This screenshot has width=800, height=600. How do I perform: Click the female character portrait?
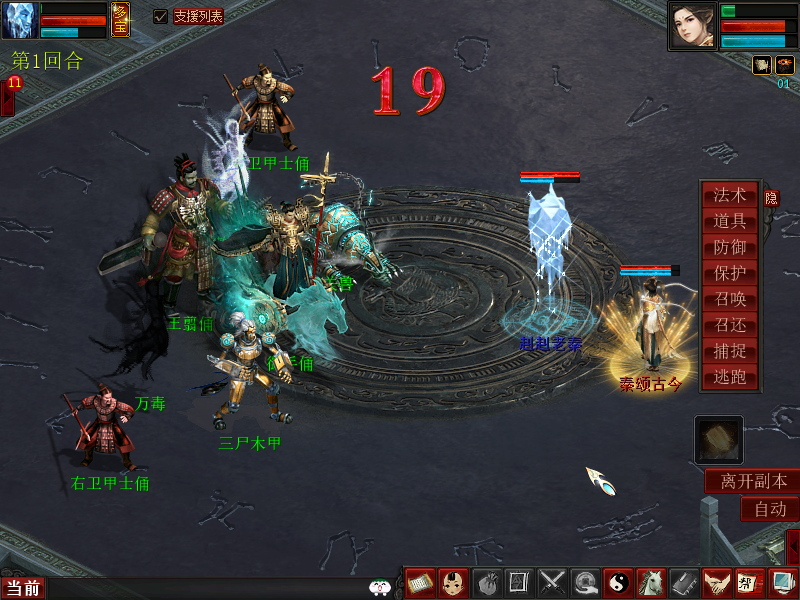pyautogui.click(x=692, y=26)
